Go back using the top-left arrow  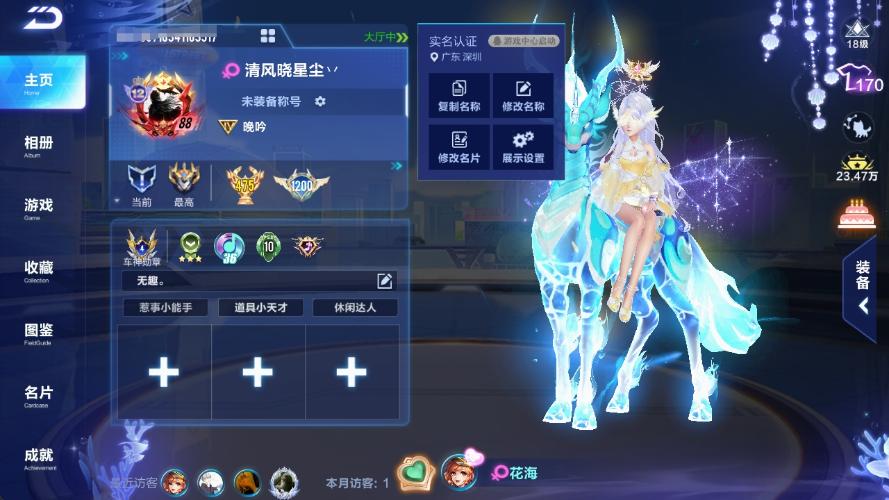click(x=44, y=17)
